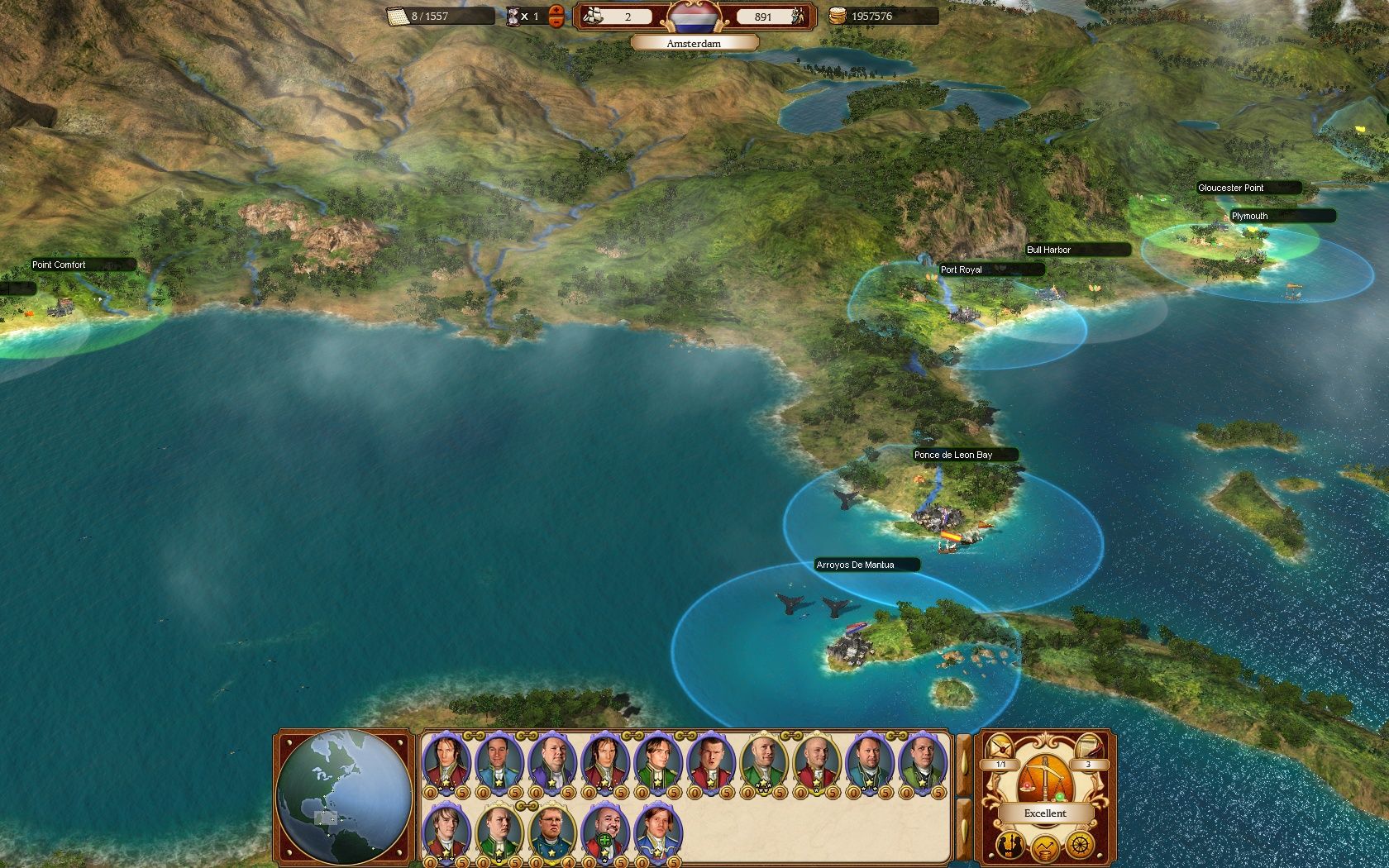The width and height of the screenshot is (1389, 868).
Task: Select the Ponce de Leon Bay label
Action: [x=953, y=455]
